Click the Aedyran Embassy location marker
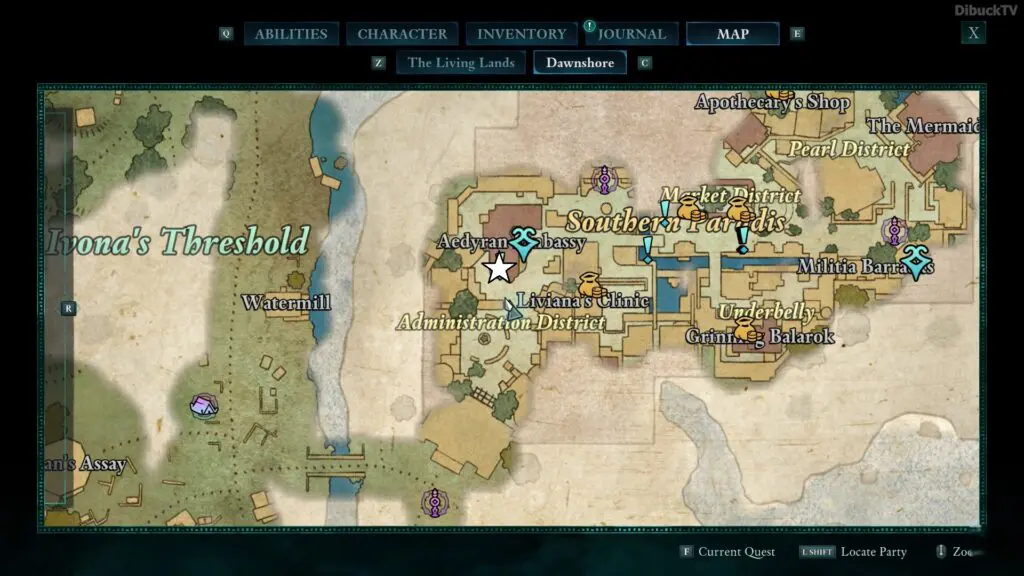Viewport: 1024px width, 576px height. tap(523, 243)
